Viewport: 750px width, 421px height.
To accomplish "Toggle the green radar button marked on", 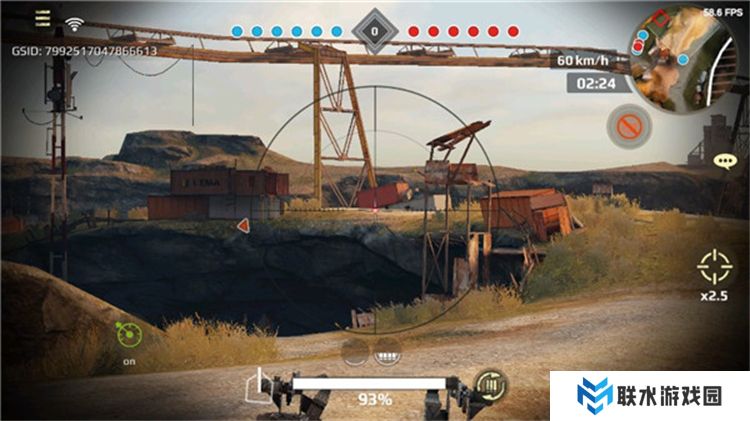I will tap(129, 333).
